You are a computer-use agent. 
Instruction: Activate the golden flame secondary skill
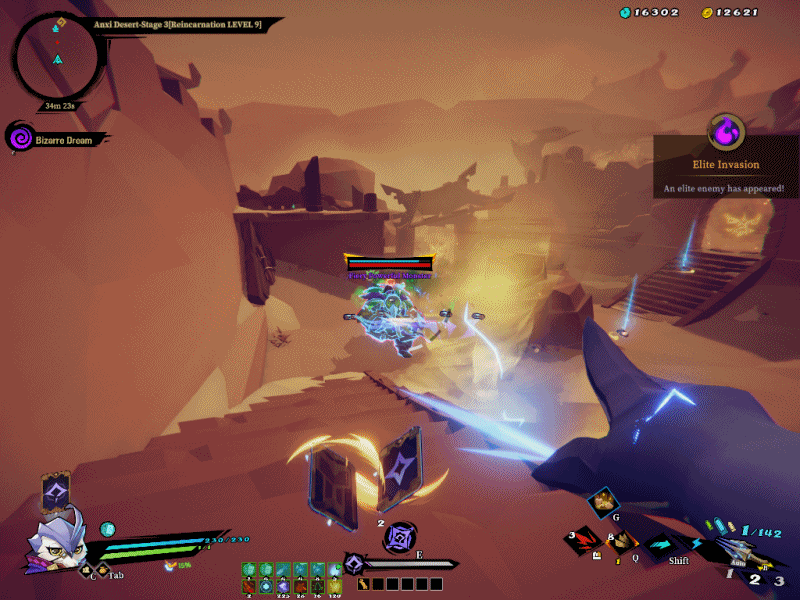click(621, 543)
